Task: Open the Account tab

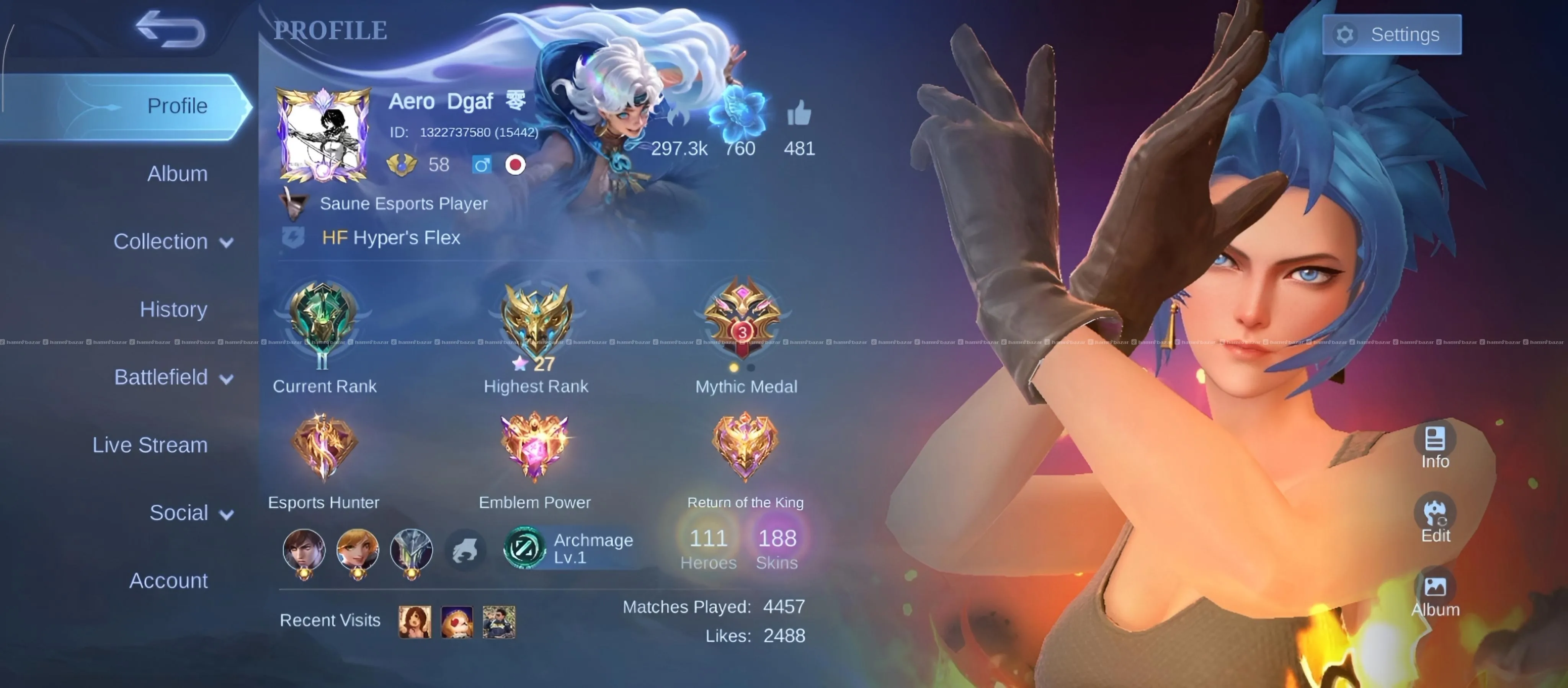Action: click(168, 581)
